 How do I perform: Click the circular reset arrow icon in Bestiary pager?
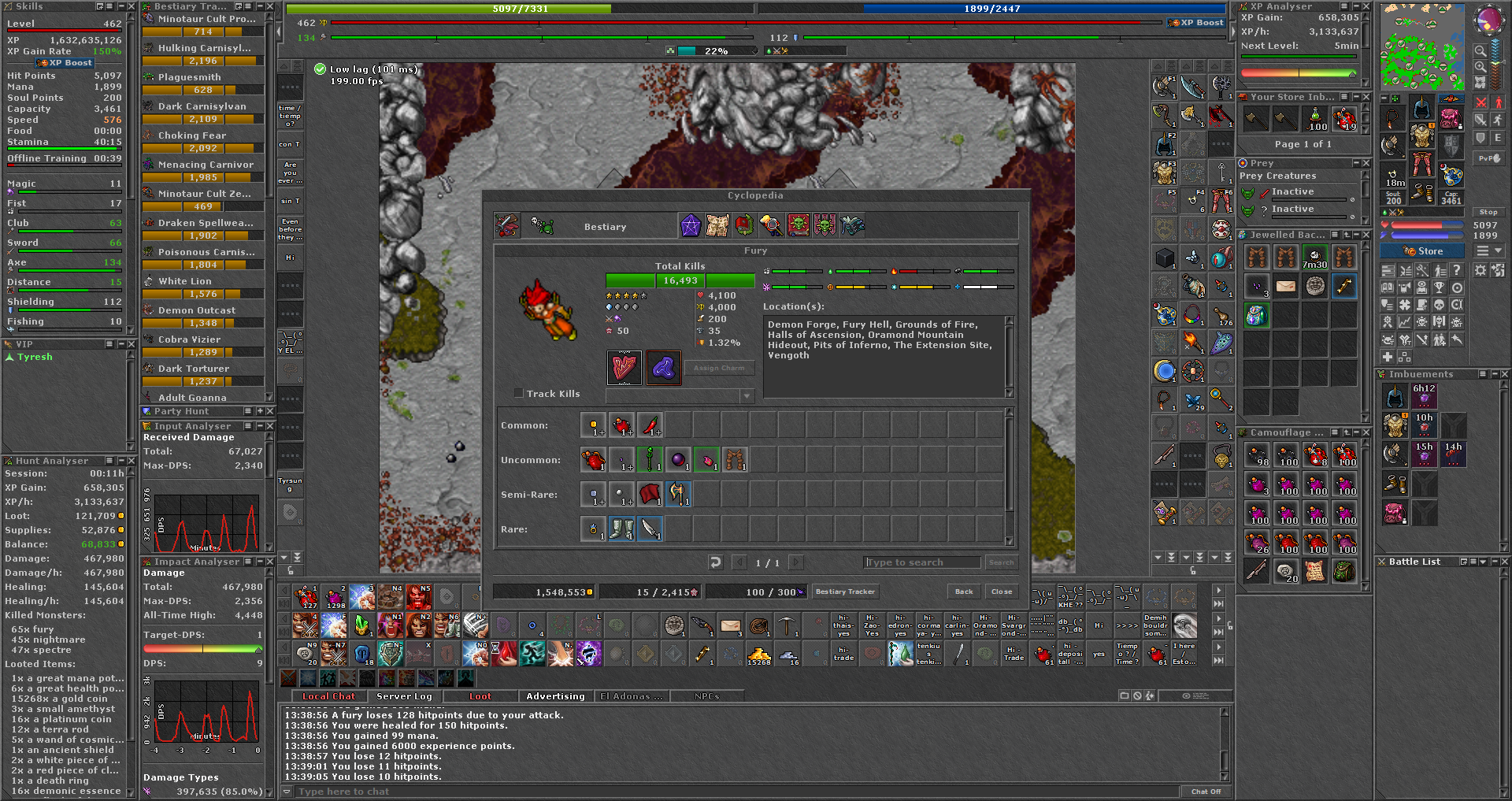[714, 562]
